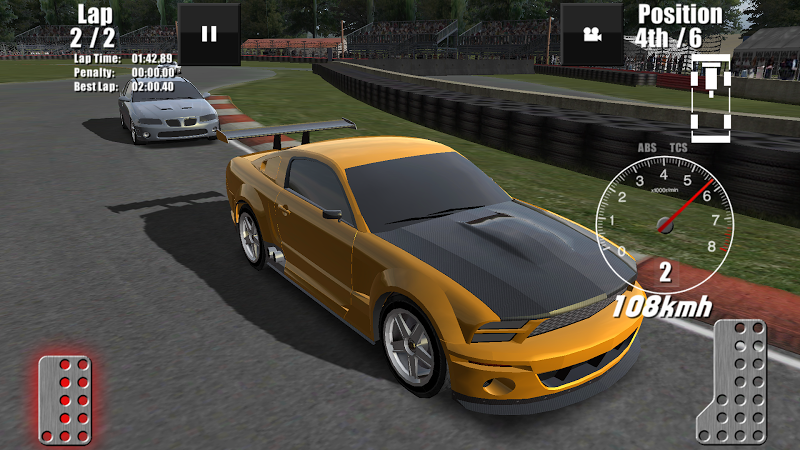800x450 pixels.
Task: Pause the race
Action: (x=209, y=34)
